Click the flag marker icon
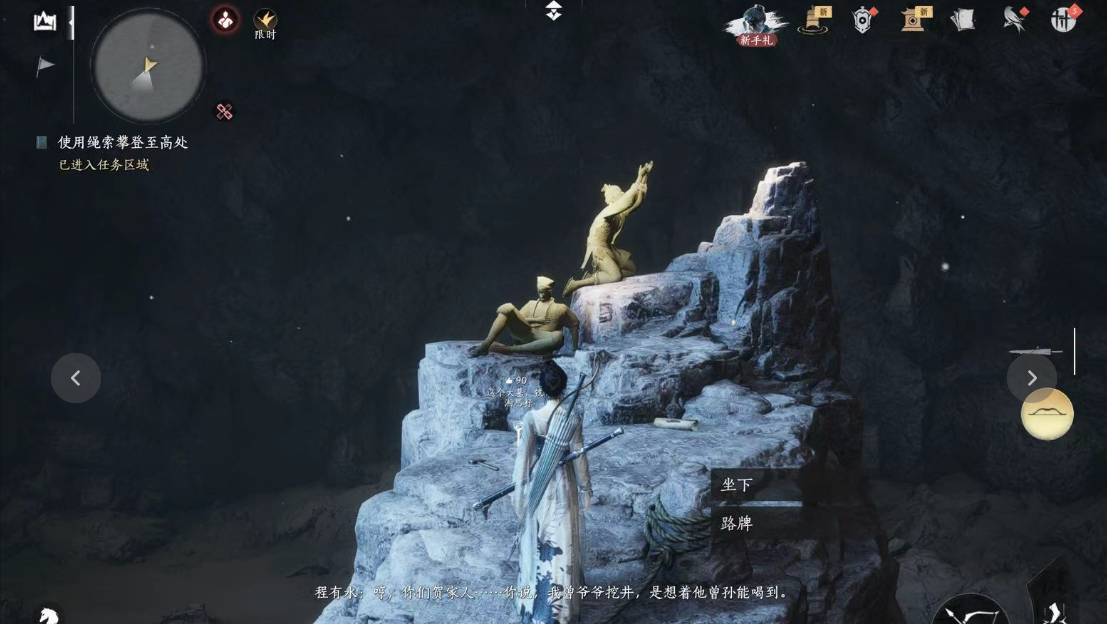Viewport: 1107px width, 624px height. point(45,66)
